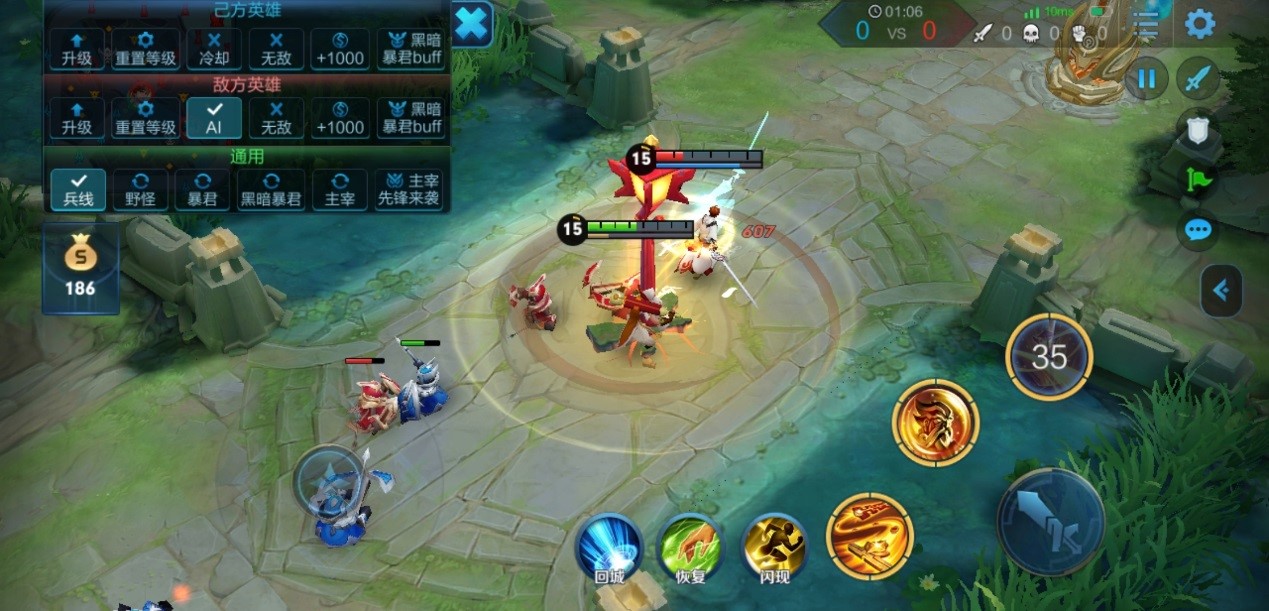The image size is (1269, 611).
Task: Open the shop via gold bag icon
Action: pos(80,268)
